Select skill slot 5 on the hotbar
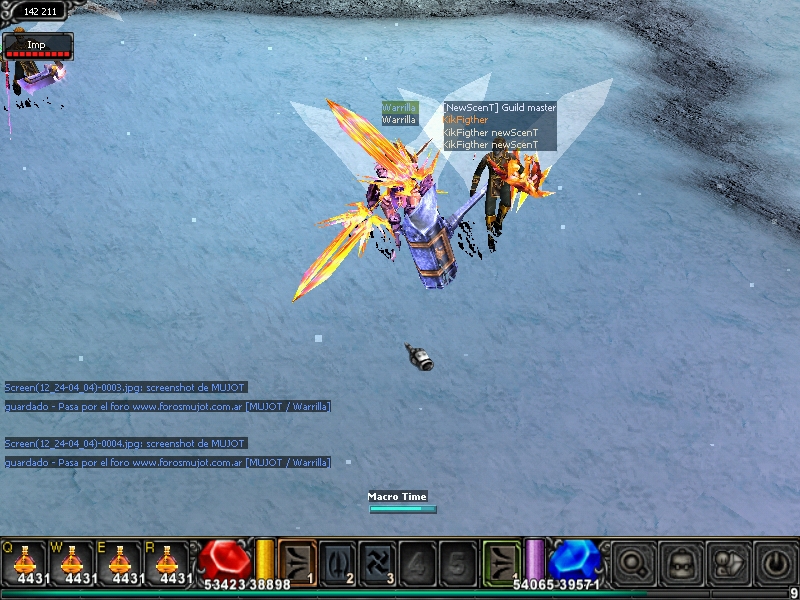800x600 pixels. [456, 561]
